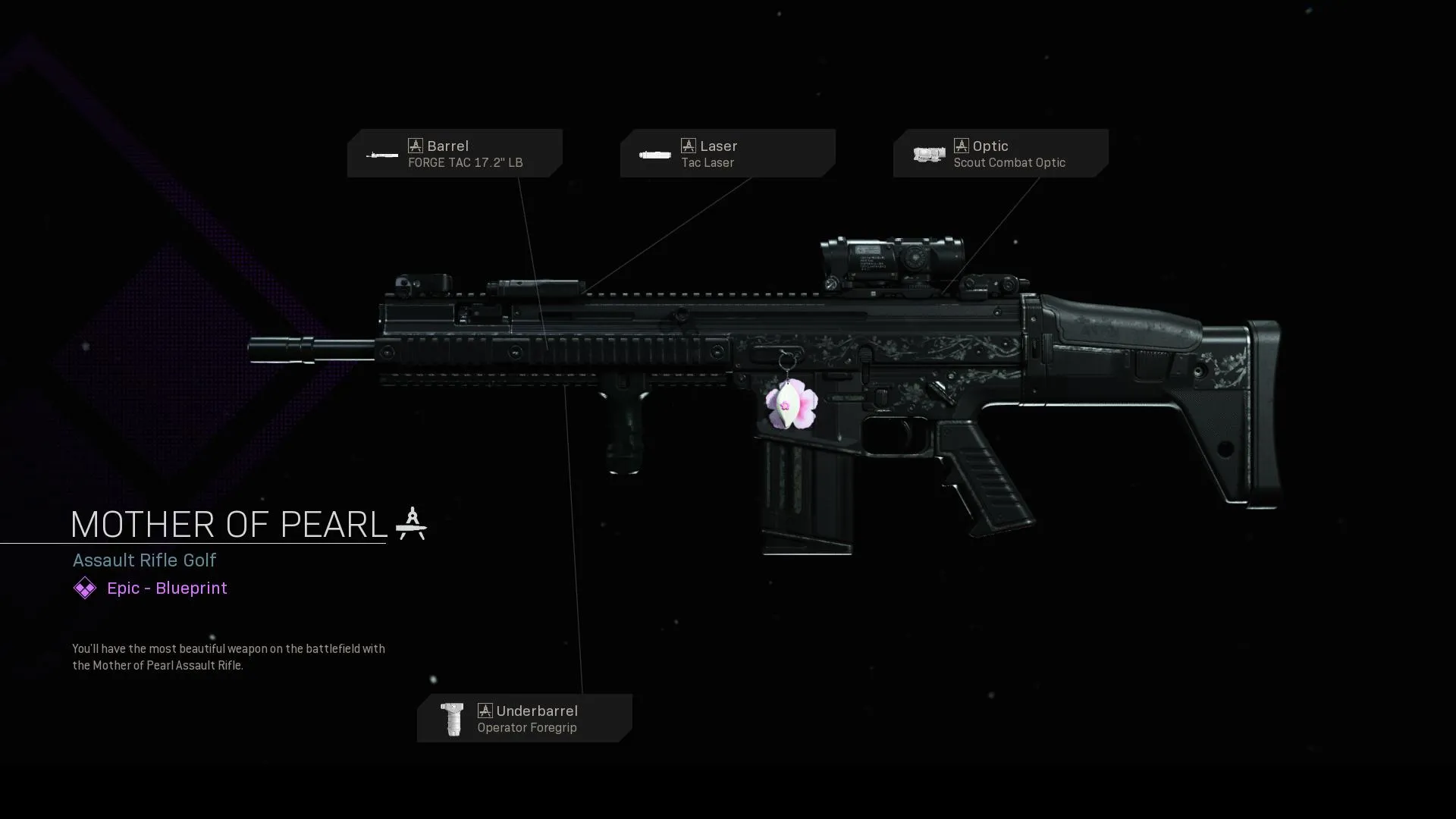Select the Underbarrel Operator Foregrip attachment
The height and width of the screenshot is (819, 1456).
click(525, 718)
